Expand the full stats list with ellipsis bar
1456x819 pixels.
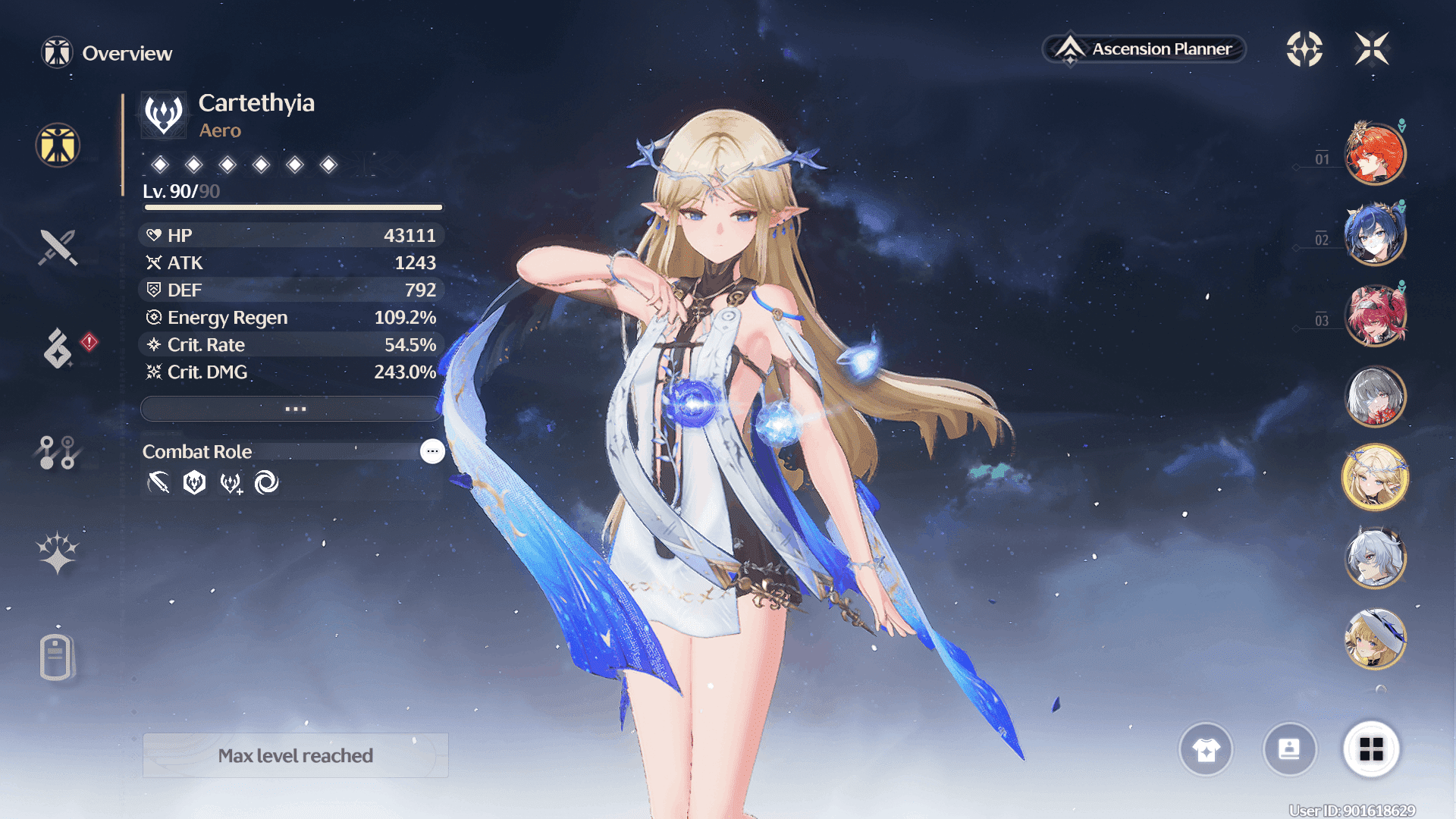(x=292, y=409)
